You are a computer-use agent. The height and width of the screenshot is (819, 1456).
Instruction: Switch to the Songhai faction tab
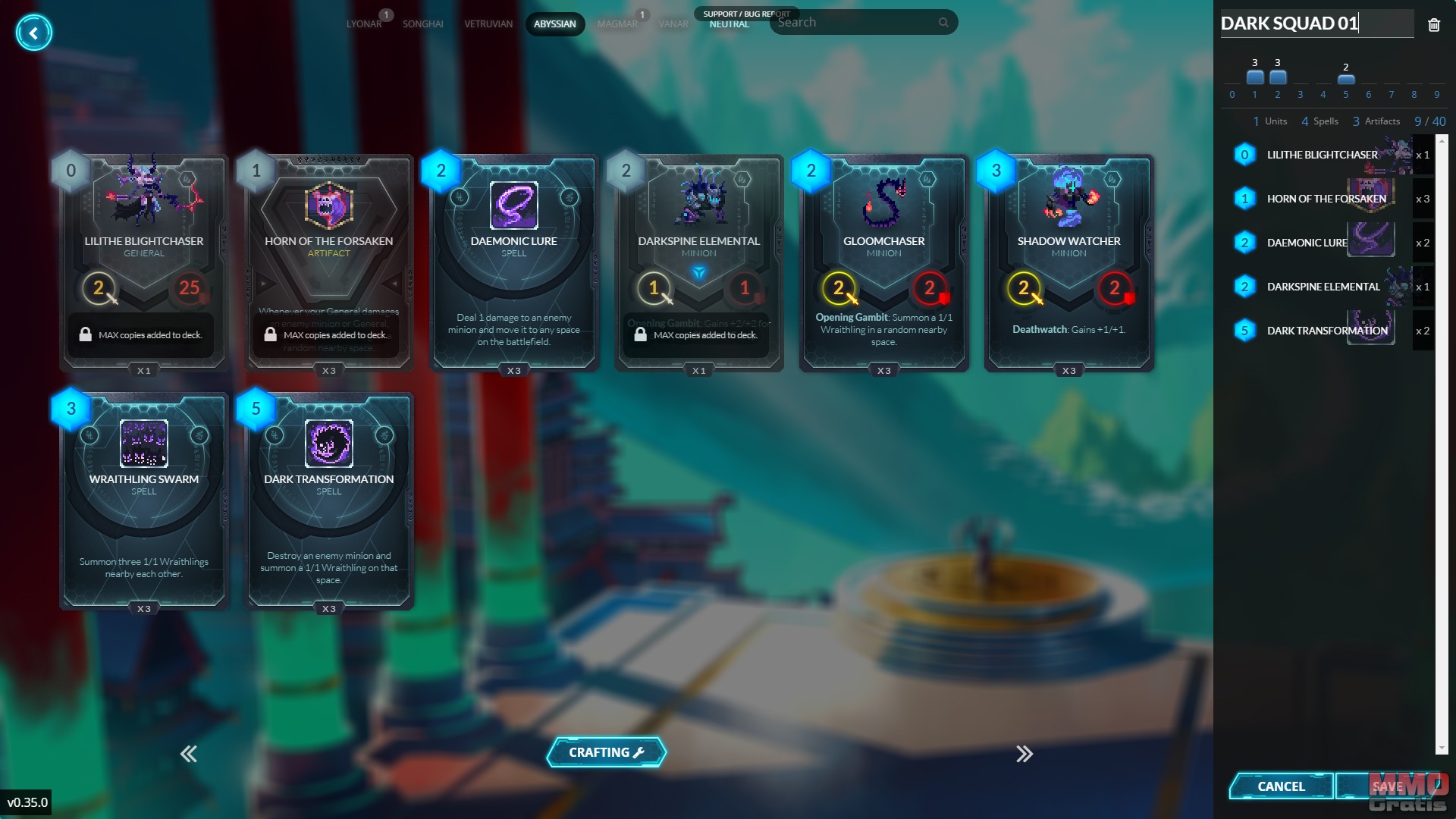(422, 24)
